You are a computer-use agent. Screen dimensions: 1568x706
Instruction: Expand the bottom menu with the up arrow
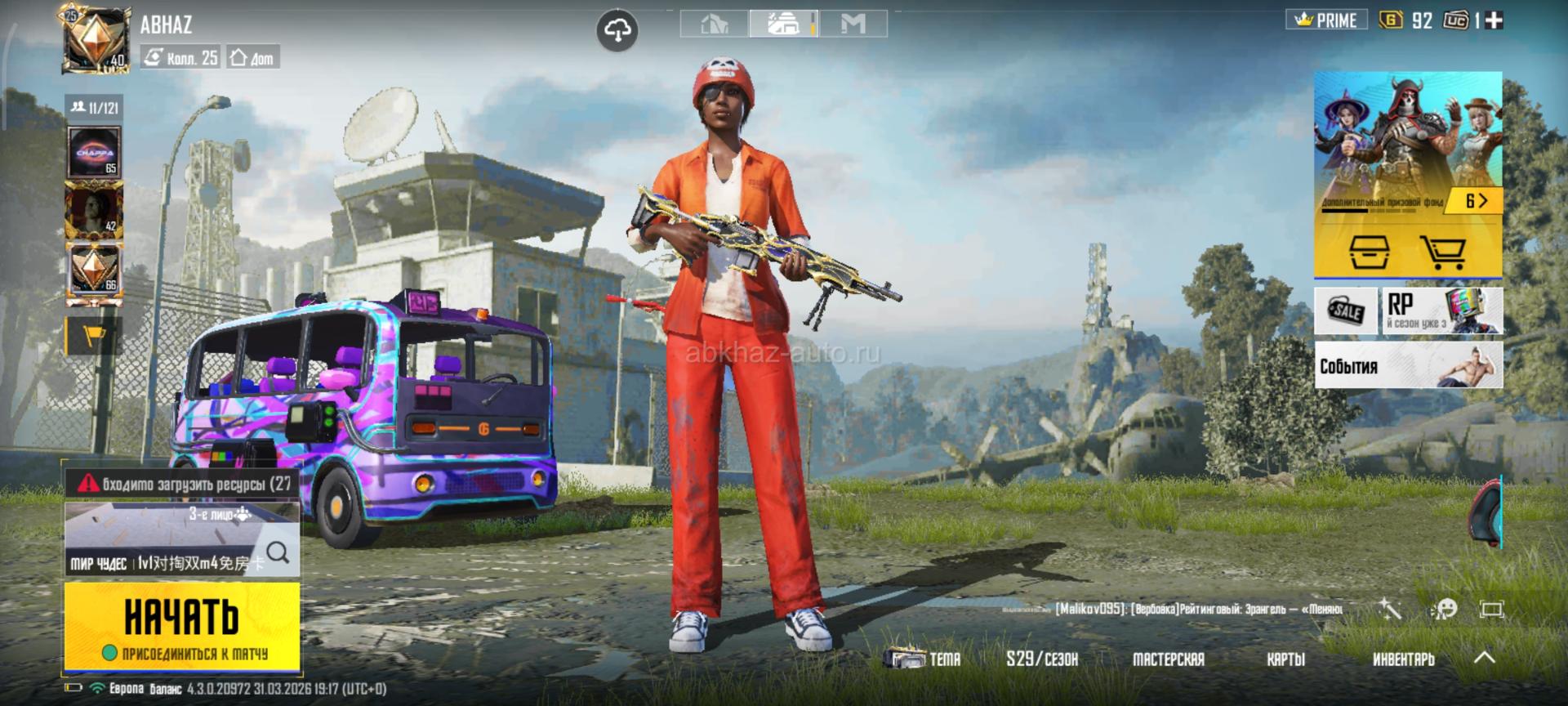point(1484,657)
